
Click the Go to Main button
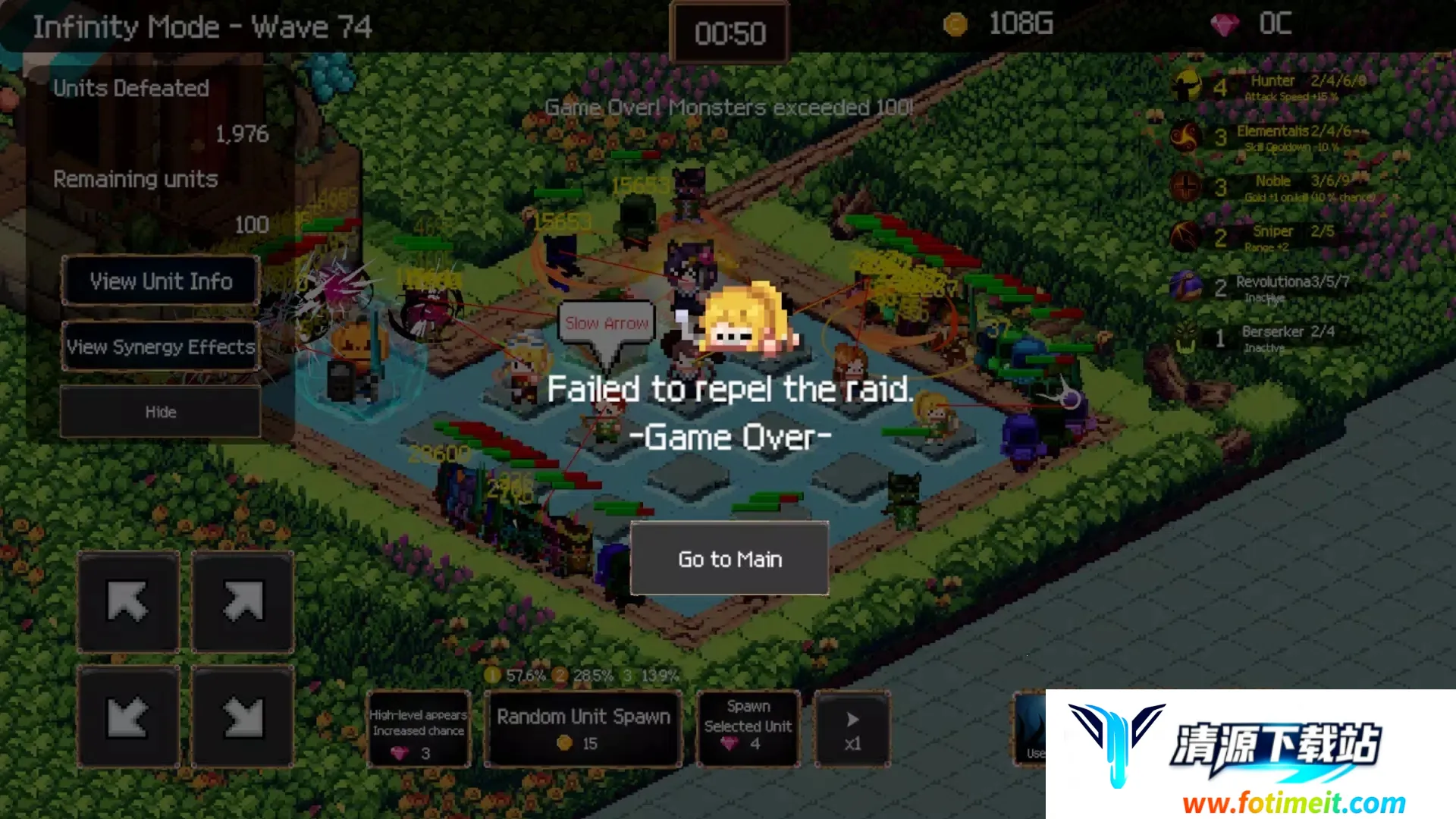coord(730,559)
